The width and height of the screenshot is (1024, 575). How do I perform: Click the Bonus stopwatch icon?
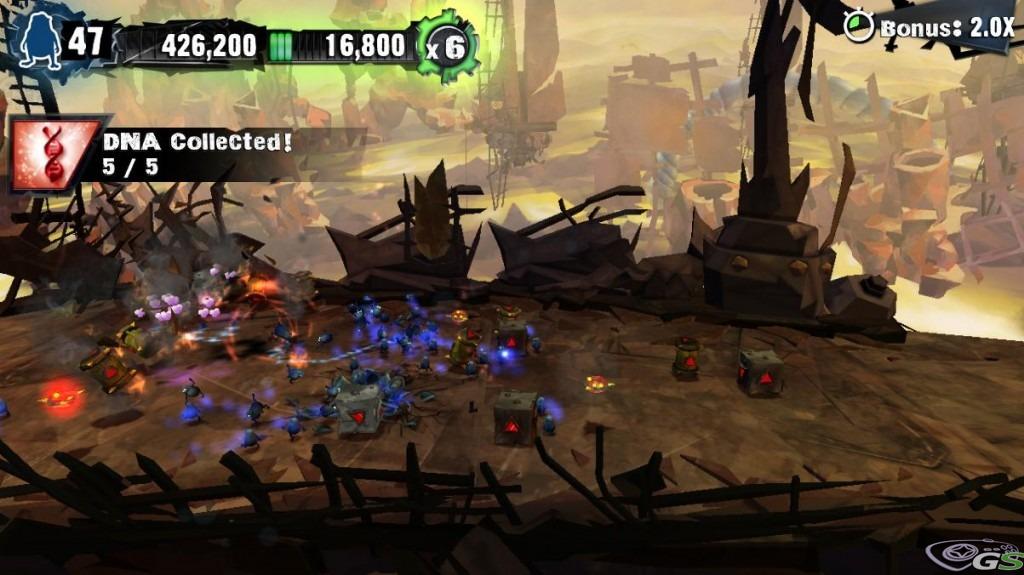tap(858, 26)
